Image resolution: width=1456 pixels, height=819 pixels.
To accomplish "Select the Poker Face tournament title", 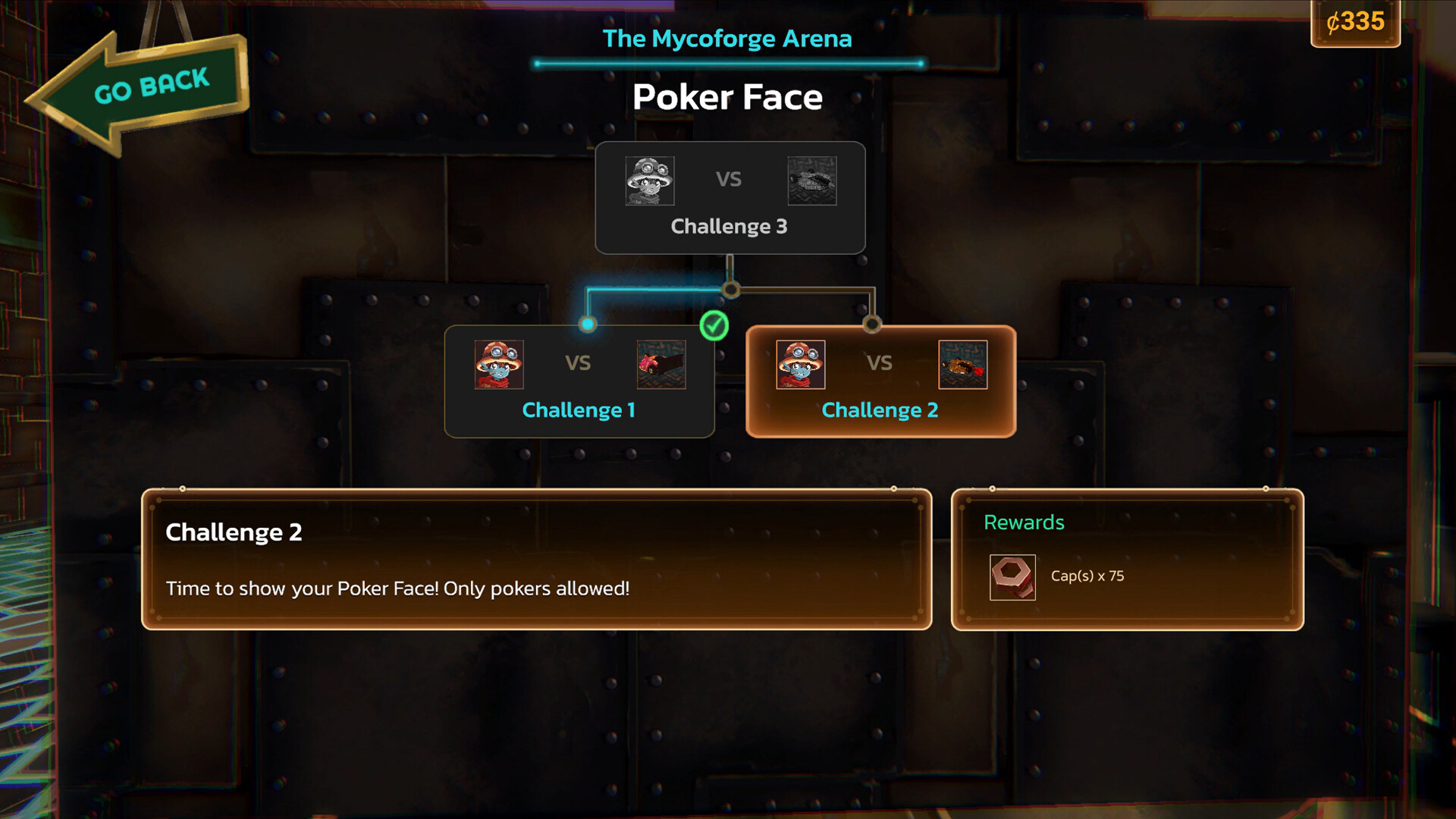I will pyautogui.click(x=728, y=97).
